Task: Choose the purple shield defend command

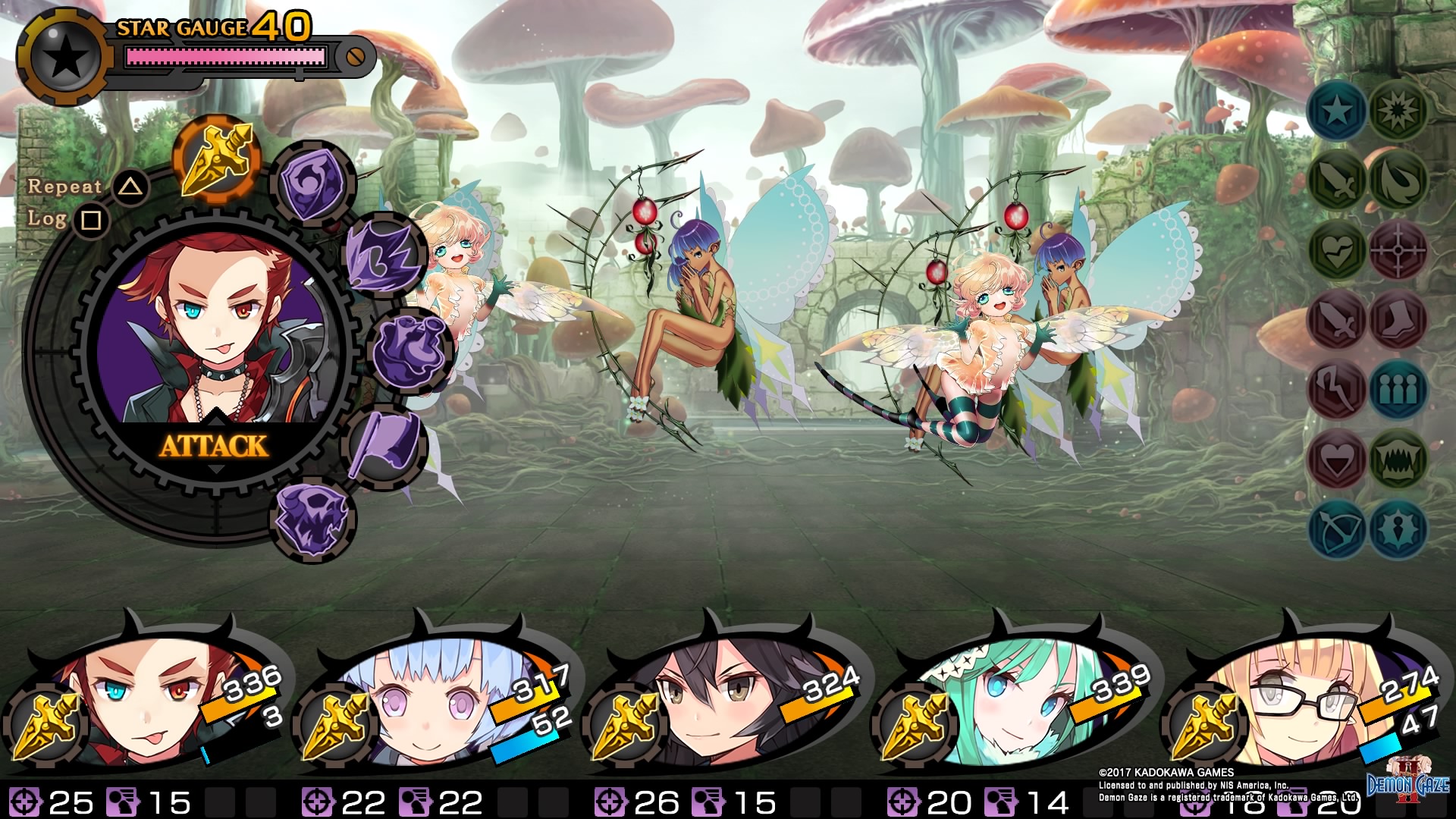Action: 312,183
